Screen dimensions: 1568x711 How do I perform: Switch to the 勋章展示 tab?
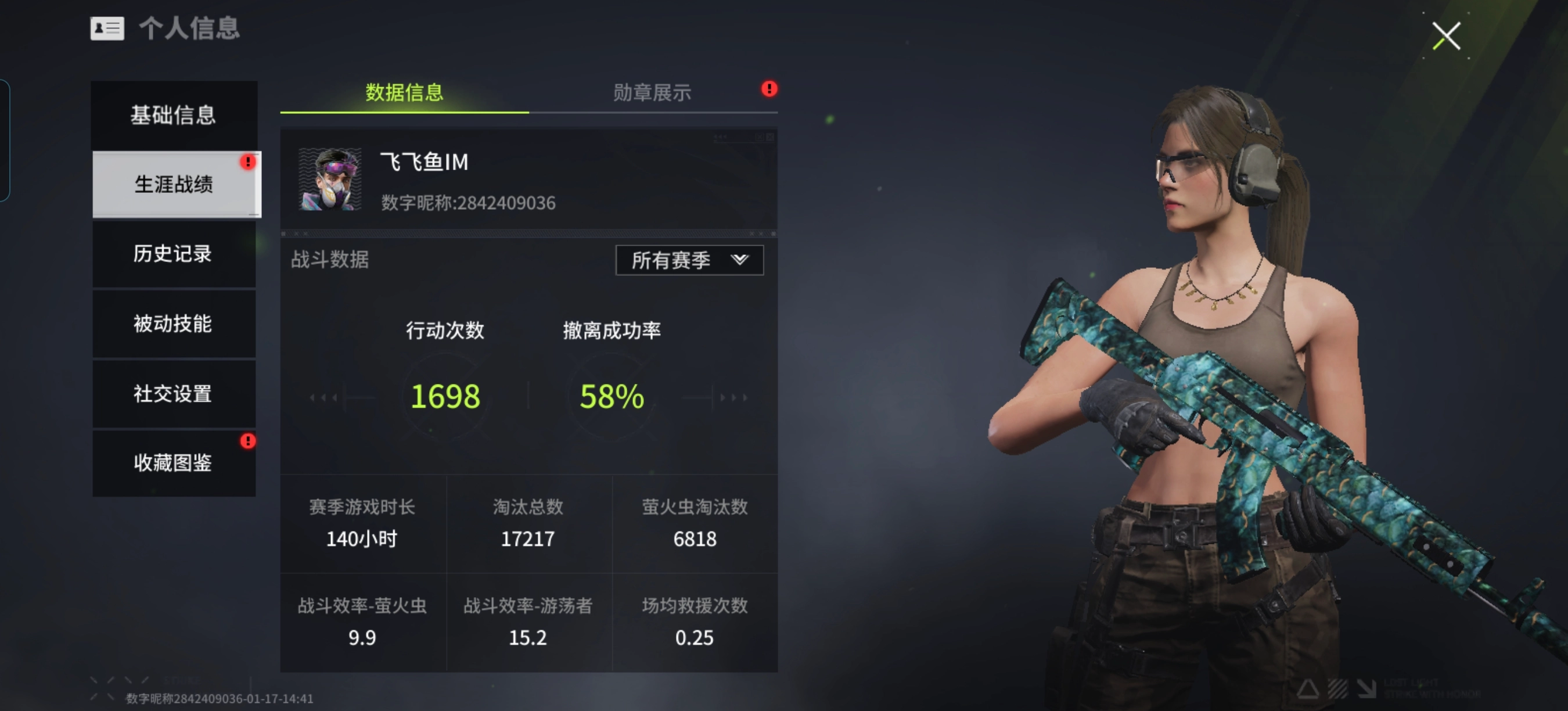650,92
